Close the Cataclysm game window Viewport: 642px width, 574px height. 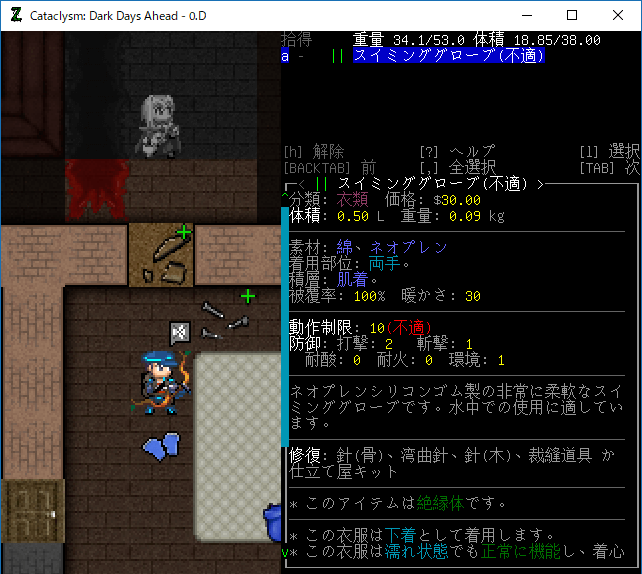coord(618,15)
